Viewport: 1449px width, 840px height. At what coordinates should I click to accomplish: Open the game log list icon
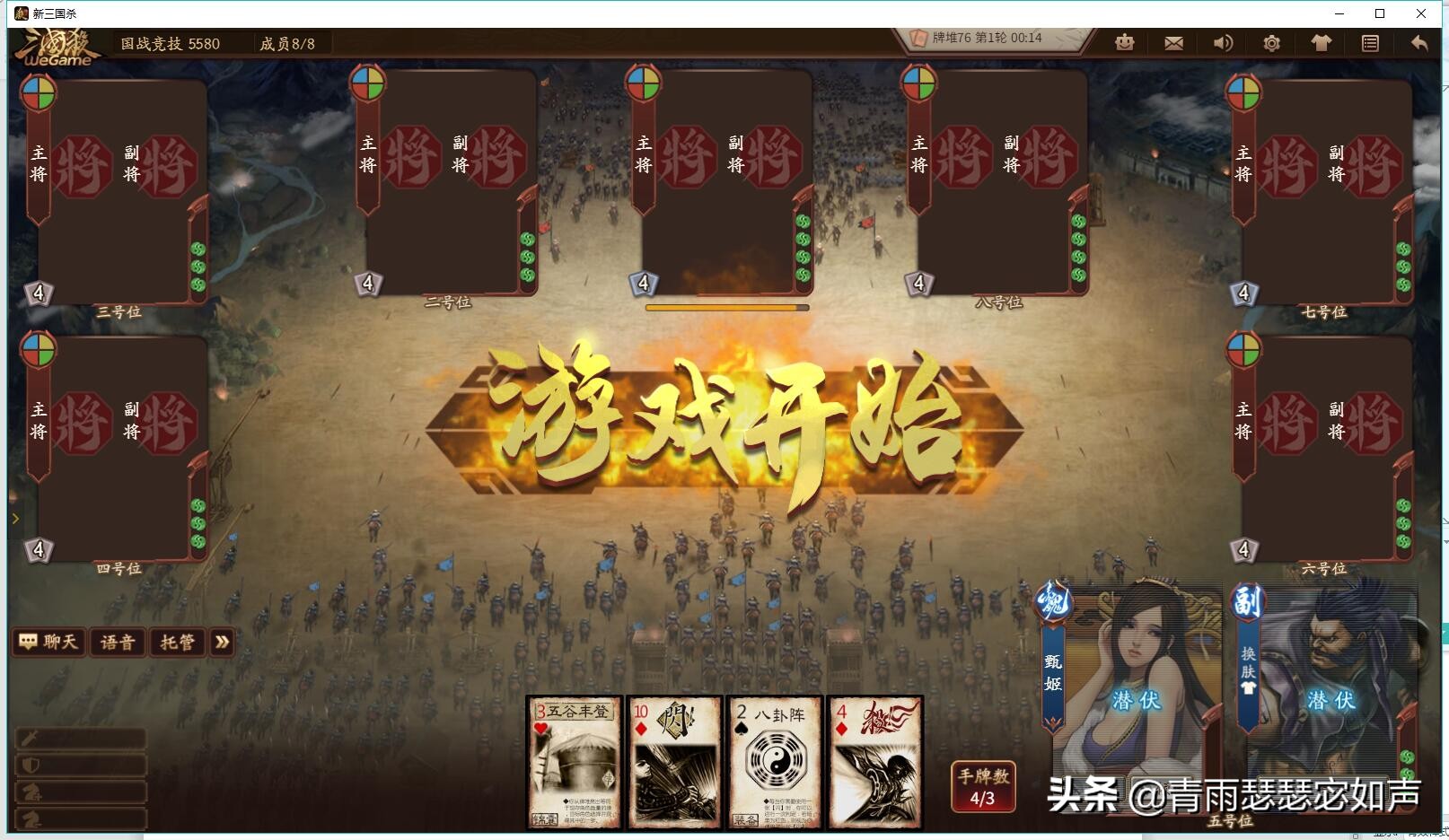point(1370,42)
